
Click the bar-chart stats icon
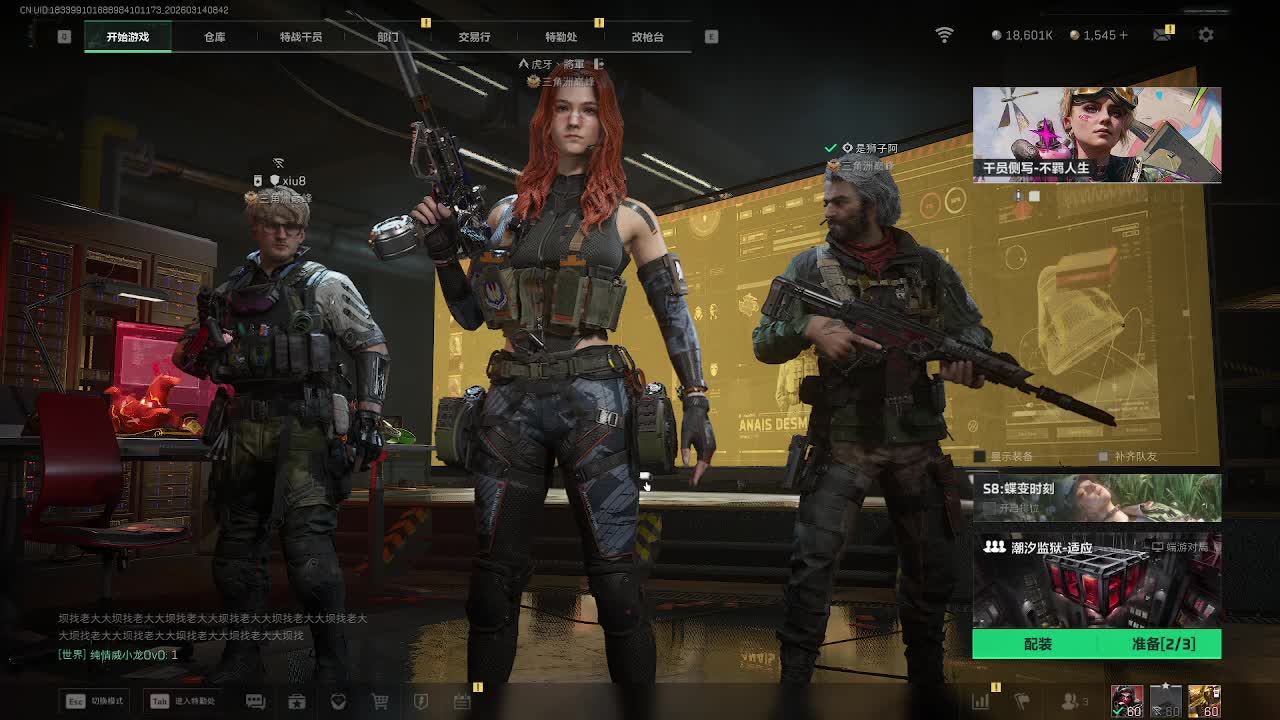tap(981, 702)
